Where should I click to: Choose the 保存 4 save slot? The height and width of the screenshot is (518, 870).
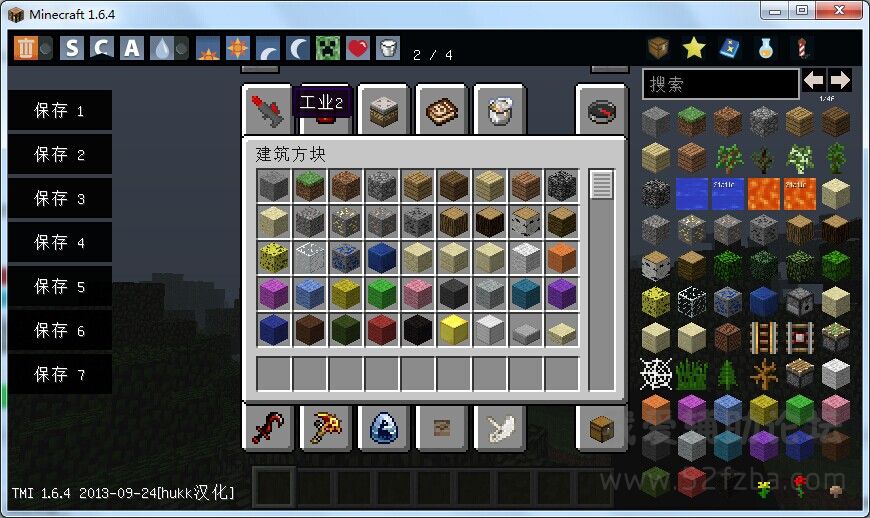(x=59, y=243)
